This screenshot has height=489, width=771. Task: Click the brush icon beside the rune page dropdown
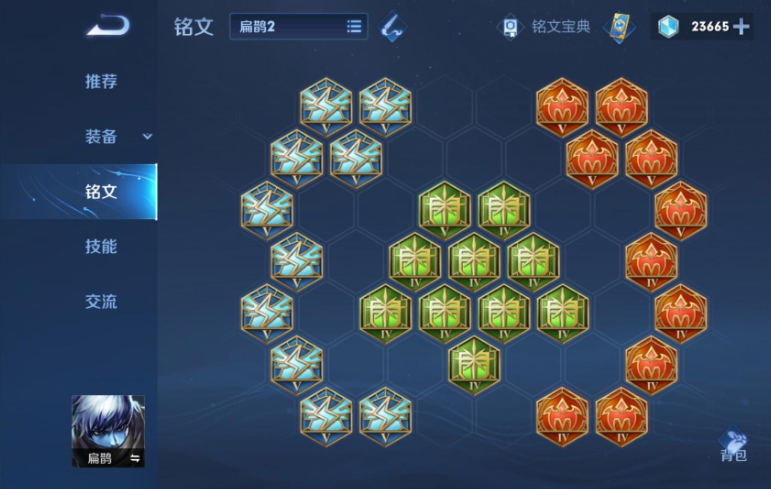393,28
